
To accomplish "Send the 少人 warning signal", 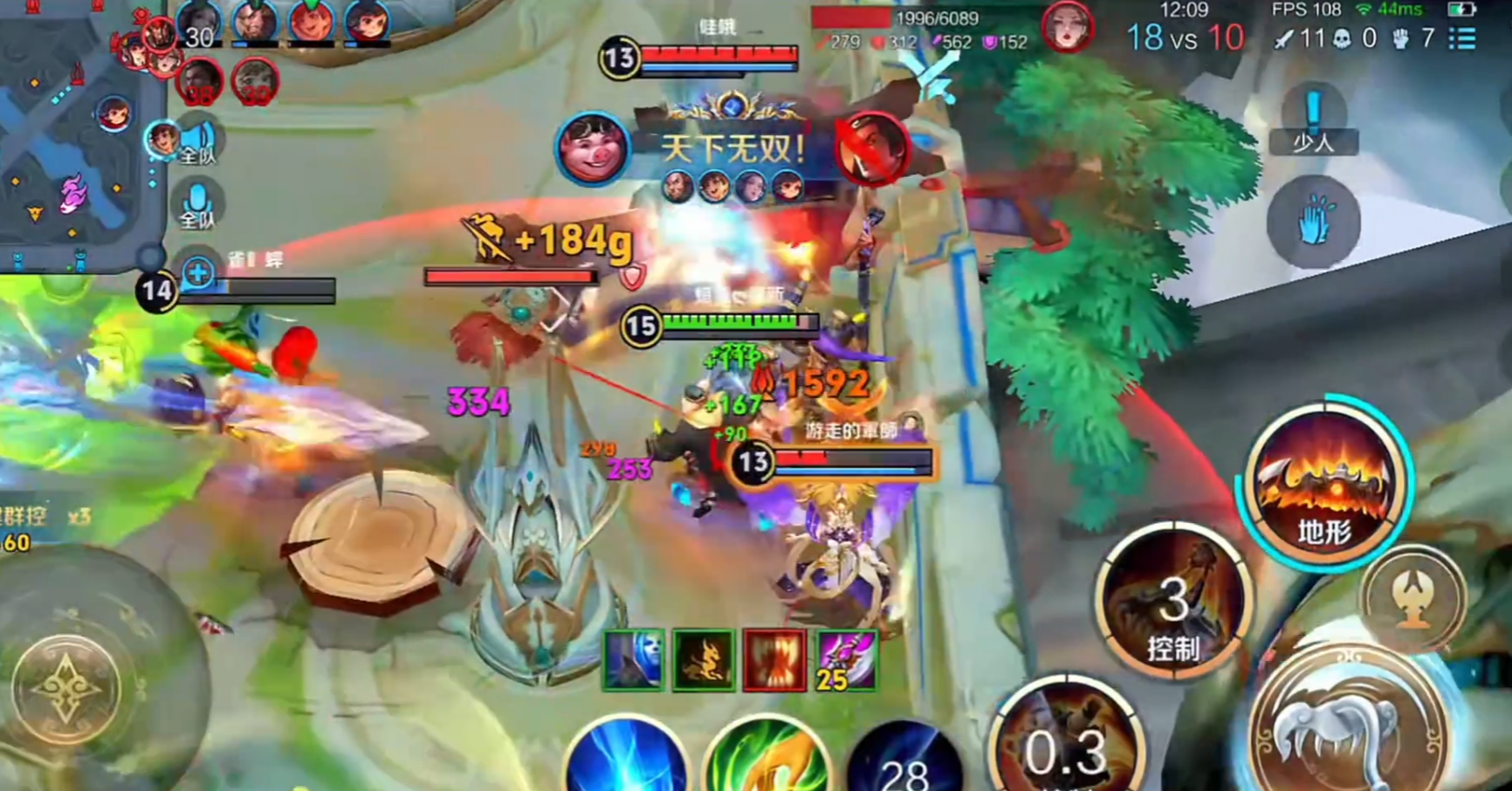I will click(1313, 122).
